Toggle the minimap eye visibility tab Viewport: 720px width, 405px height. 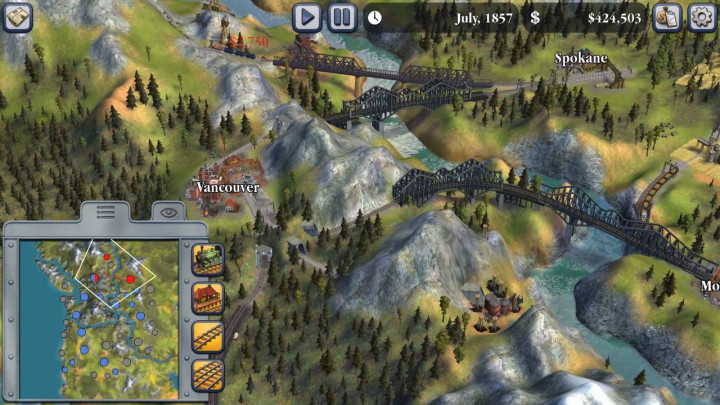168,212
